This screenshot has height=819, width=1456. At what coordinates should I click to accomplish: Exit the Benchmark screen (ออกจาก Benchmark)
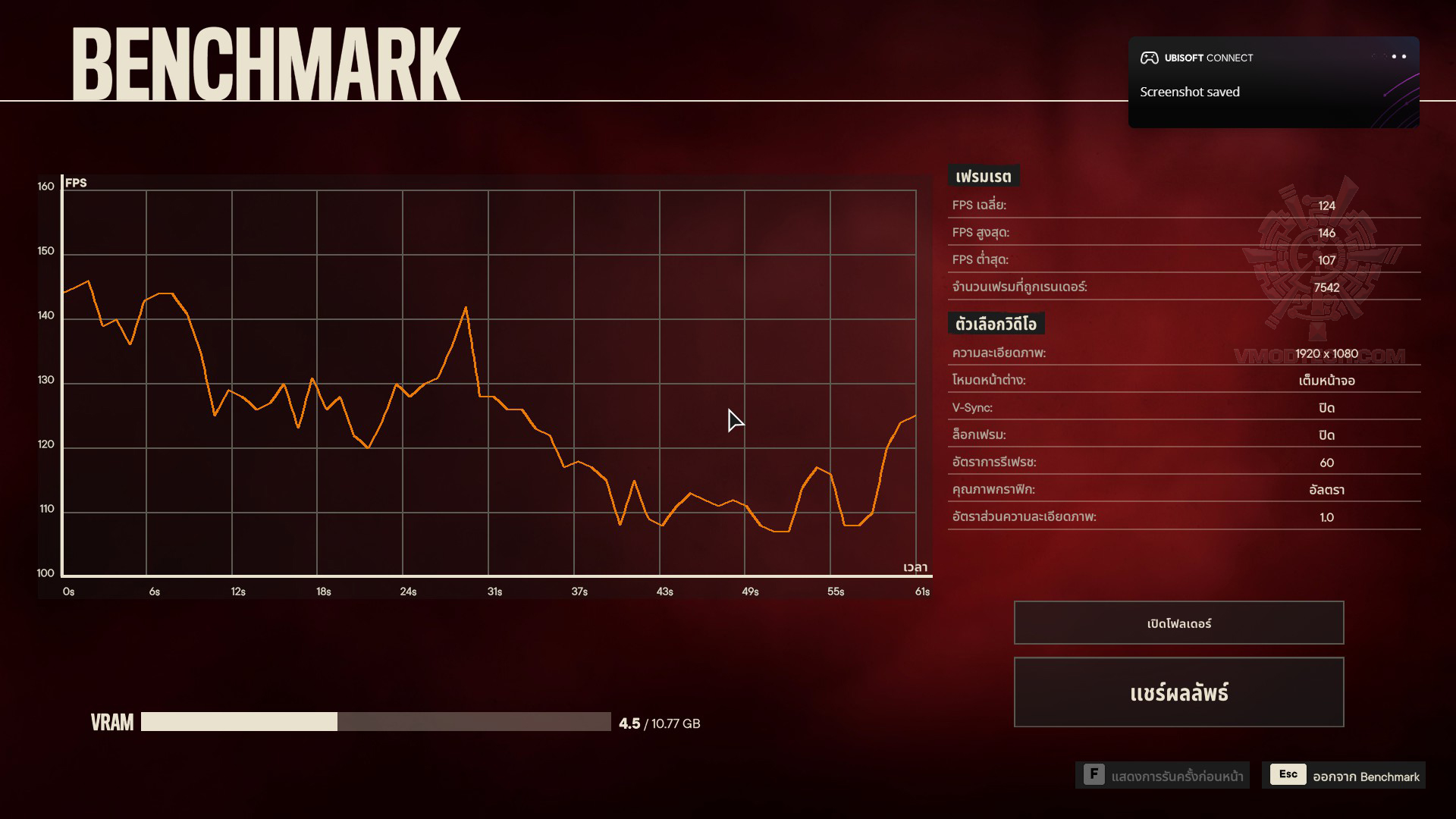1344,775
